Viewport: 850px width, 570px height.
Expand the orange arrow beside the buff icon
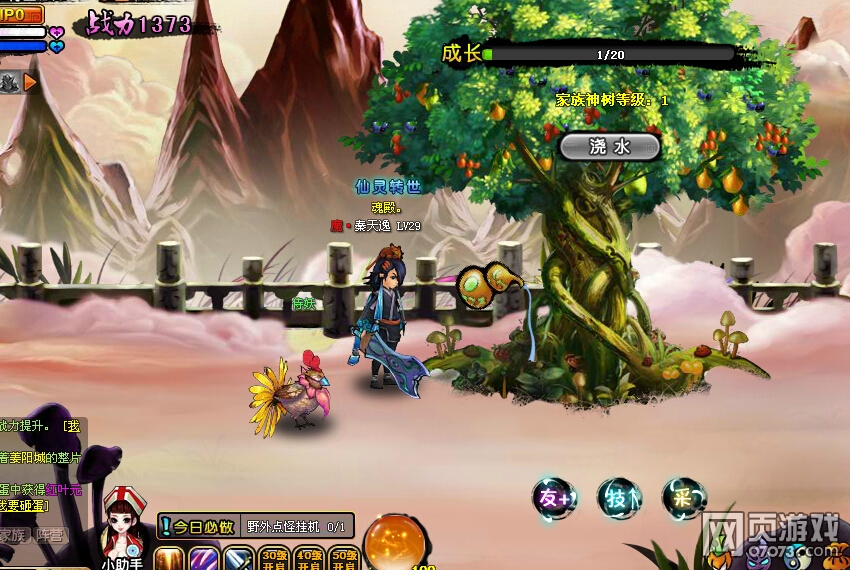pos(30,82)
